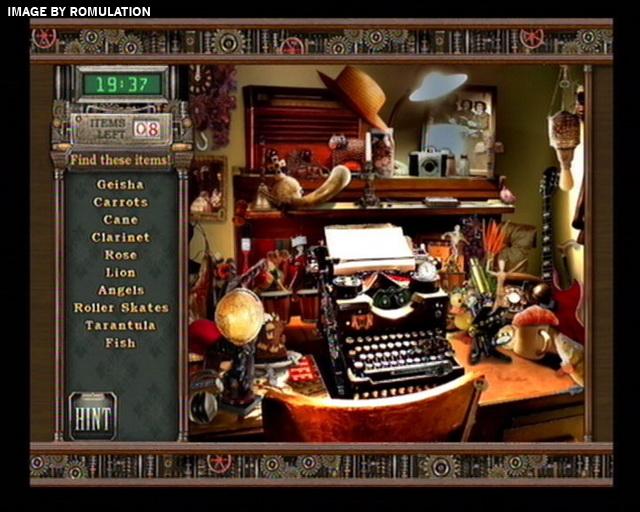Select Tarantula from the find list

120,325
